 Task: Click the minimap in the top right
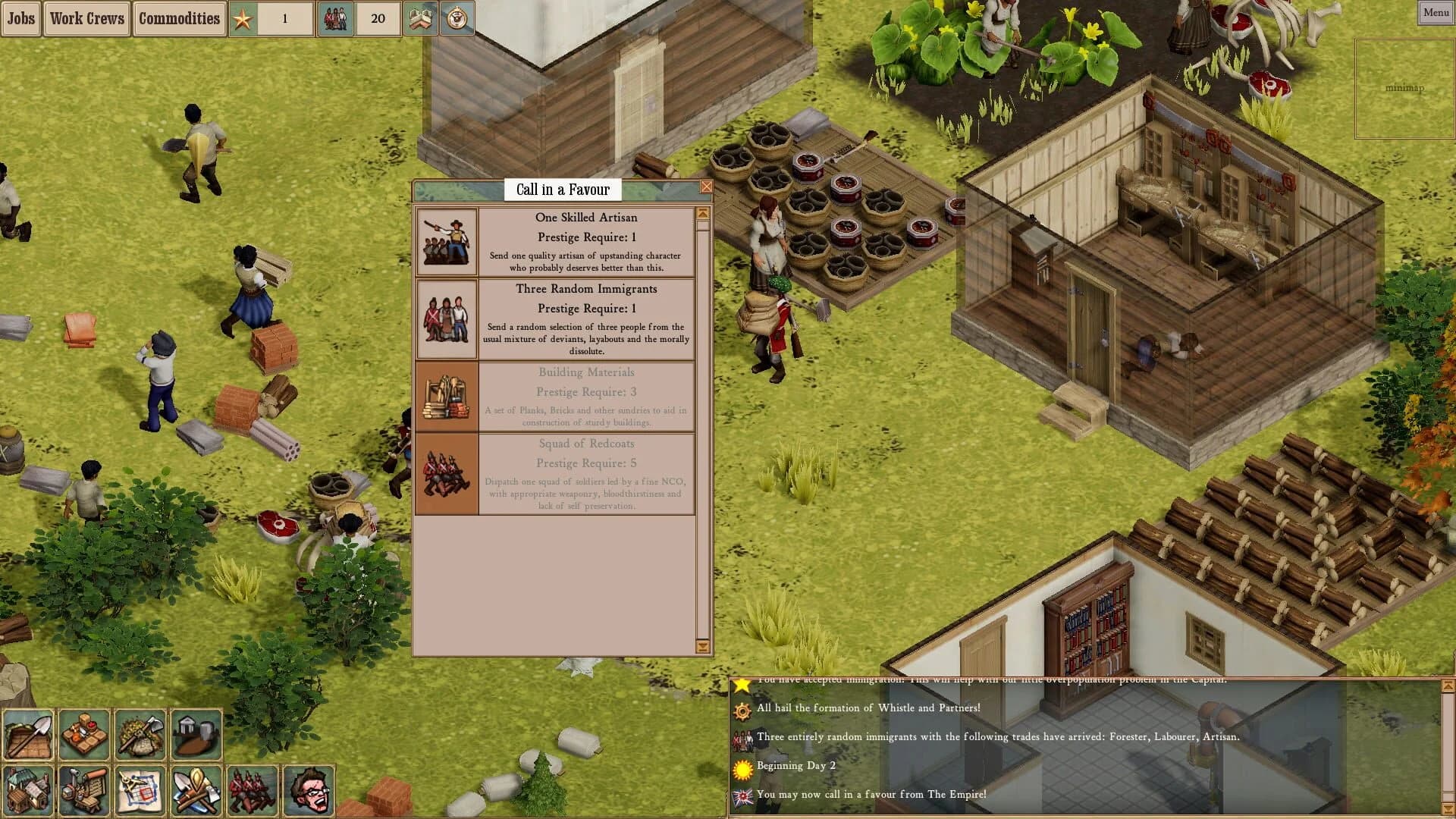1404,87
